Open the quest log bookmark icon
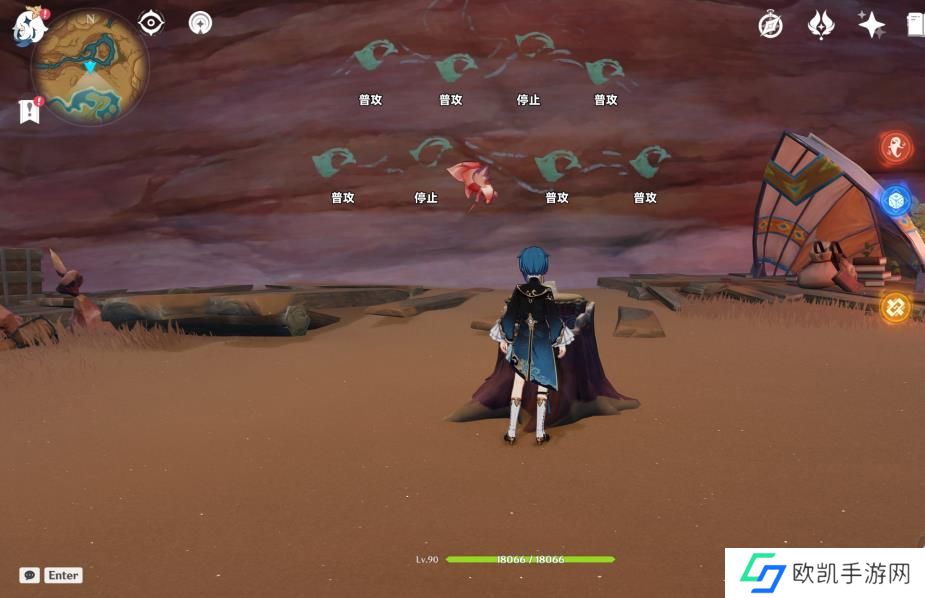Image resolution: width=925 pixels, height=598 pixels. (x=29, y=110)
